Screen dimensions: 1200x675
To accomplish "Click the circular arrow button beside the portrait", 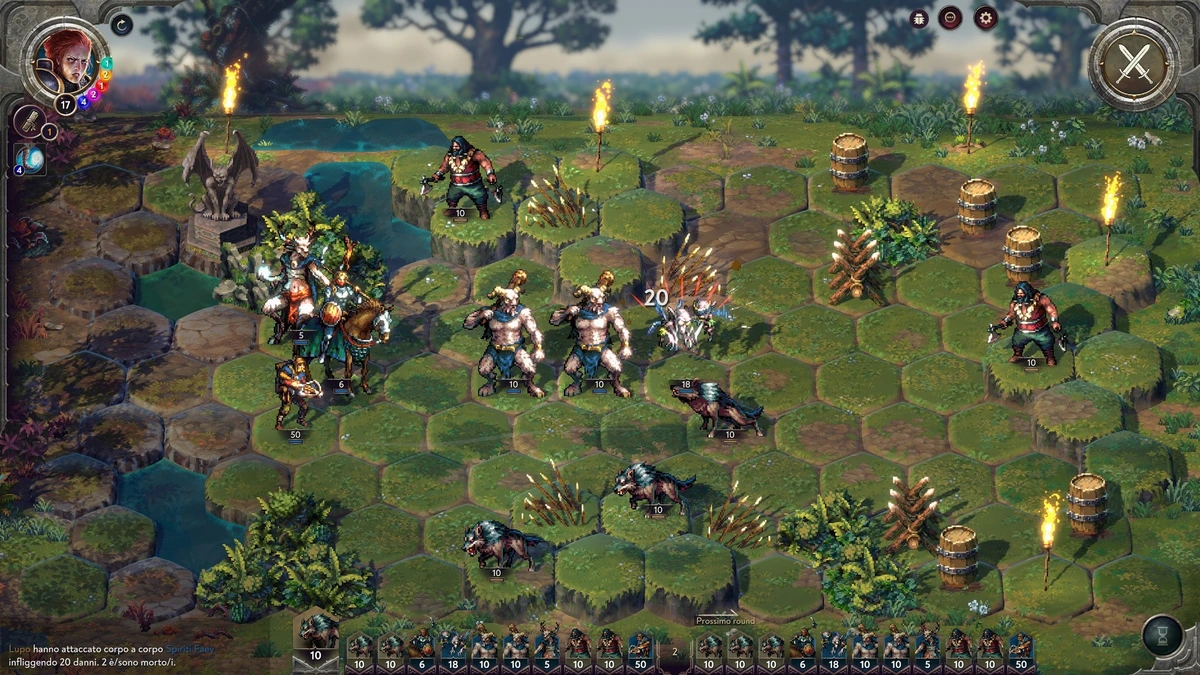I will [x=122, y=25].
